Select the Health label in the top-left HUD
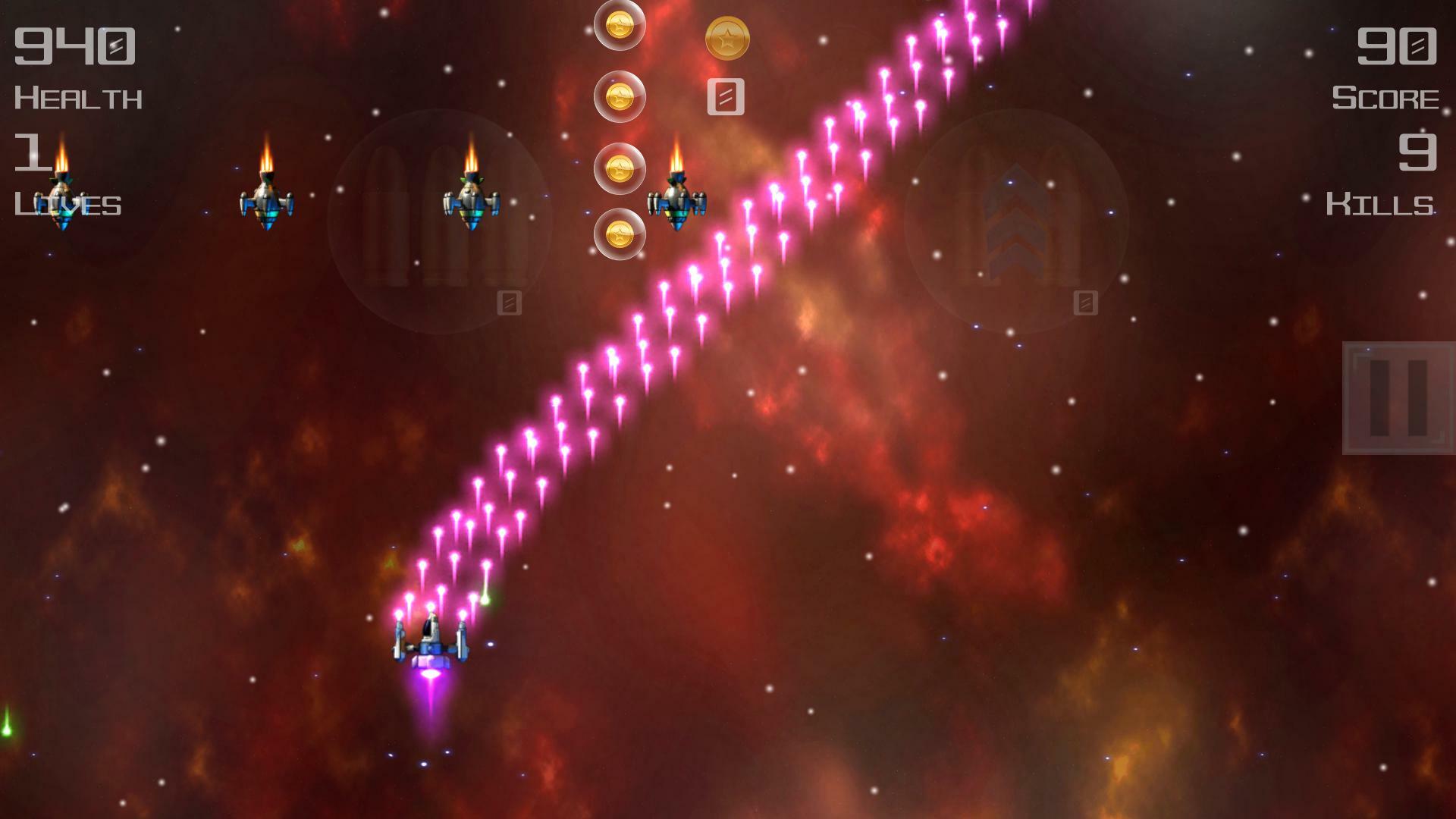1456x819 pixels. point(80,97)
